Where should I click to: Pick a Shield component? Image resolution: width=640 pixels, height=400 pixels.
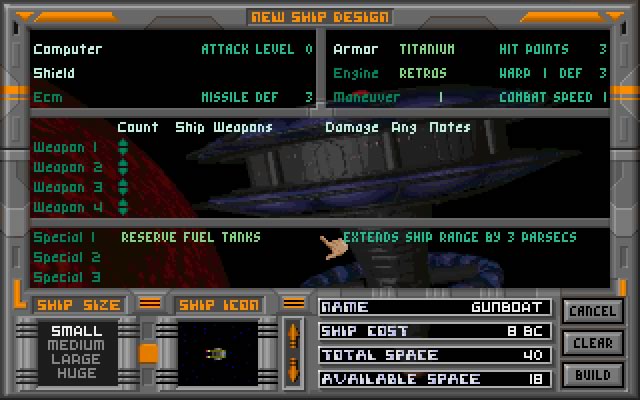(54, 73)
